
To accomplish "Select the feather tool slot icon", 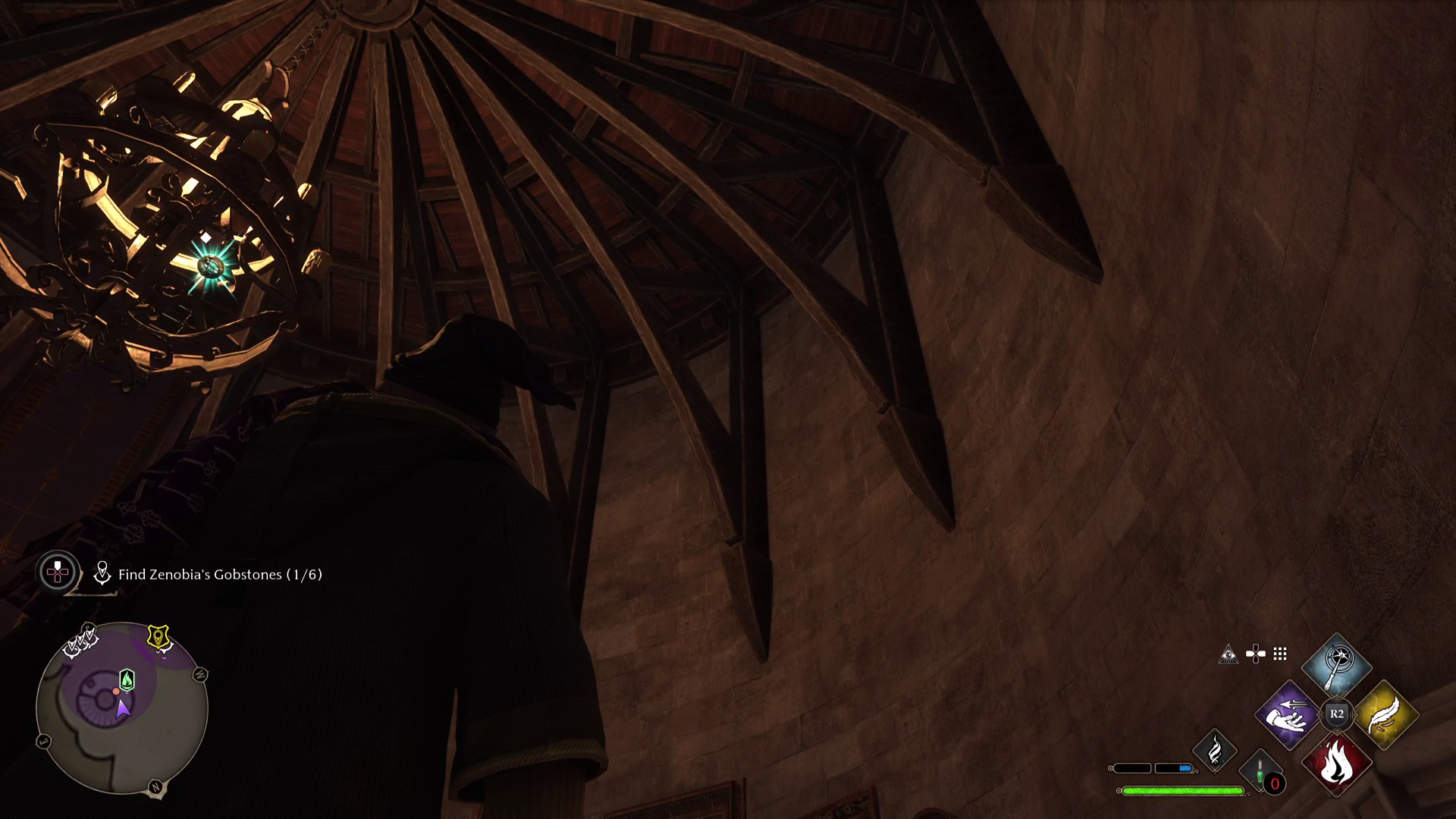I will (1216, 752).
